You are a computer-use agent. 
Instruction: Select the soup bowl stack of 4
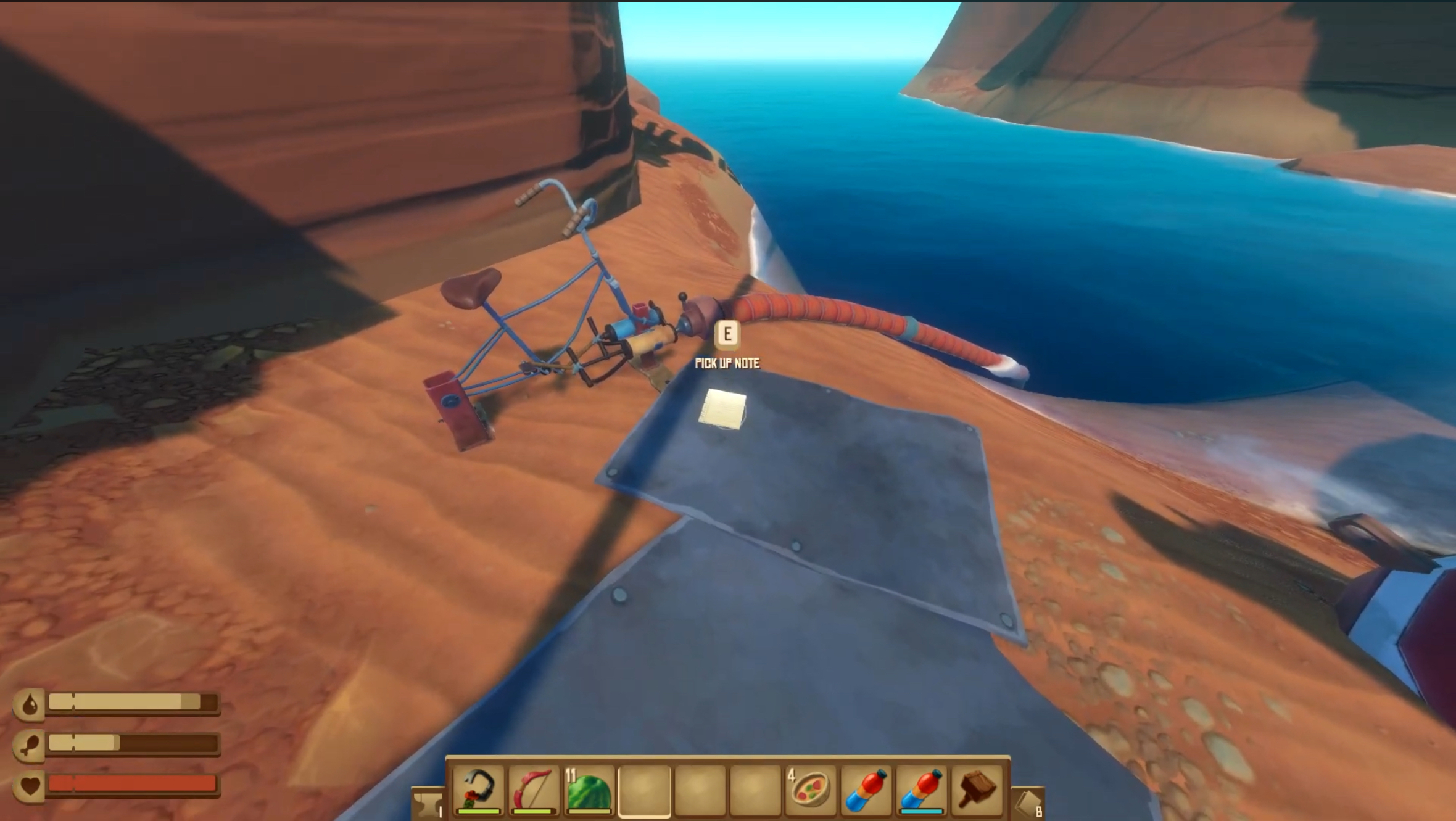point(809,793)
